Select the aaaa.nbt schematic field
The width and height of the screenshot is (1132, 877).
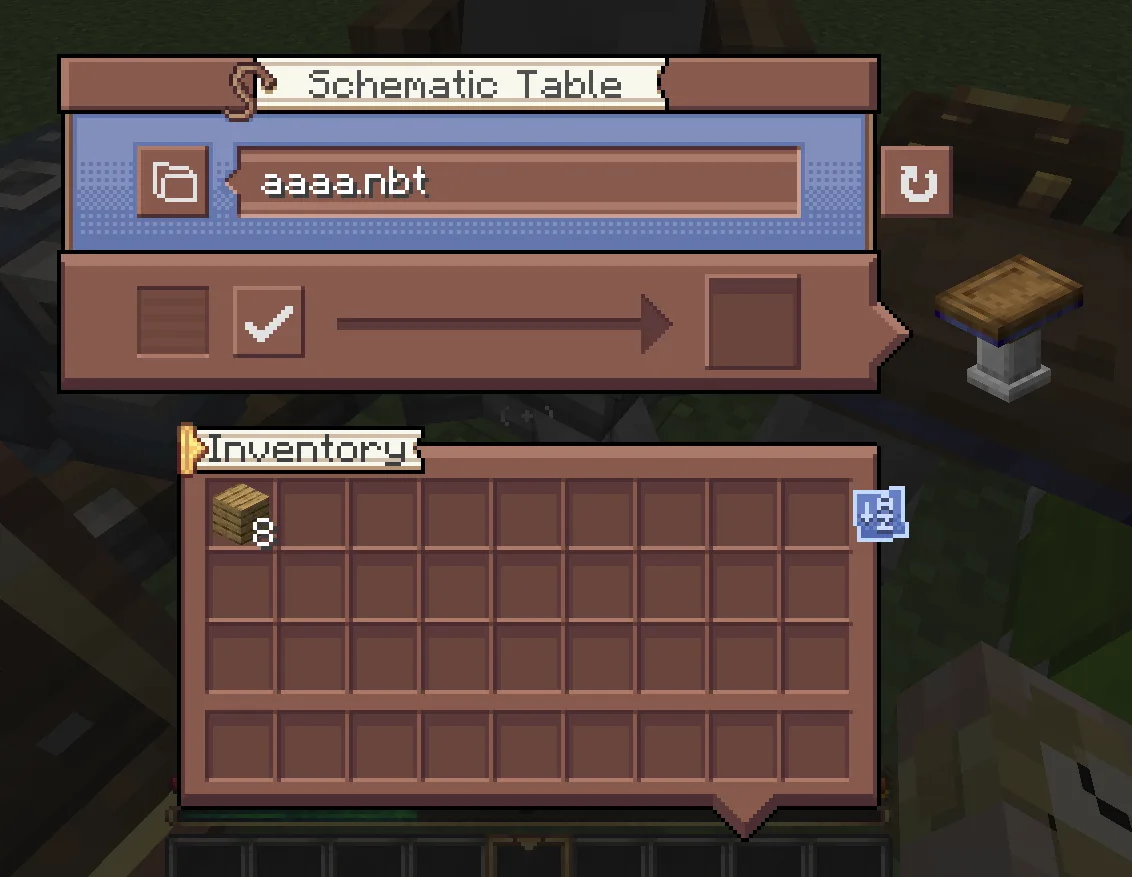point(518,182)
